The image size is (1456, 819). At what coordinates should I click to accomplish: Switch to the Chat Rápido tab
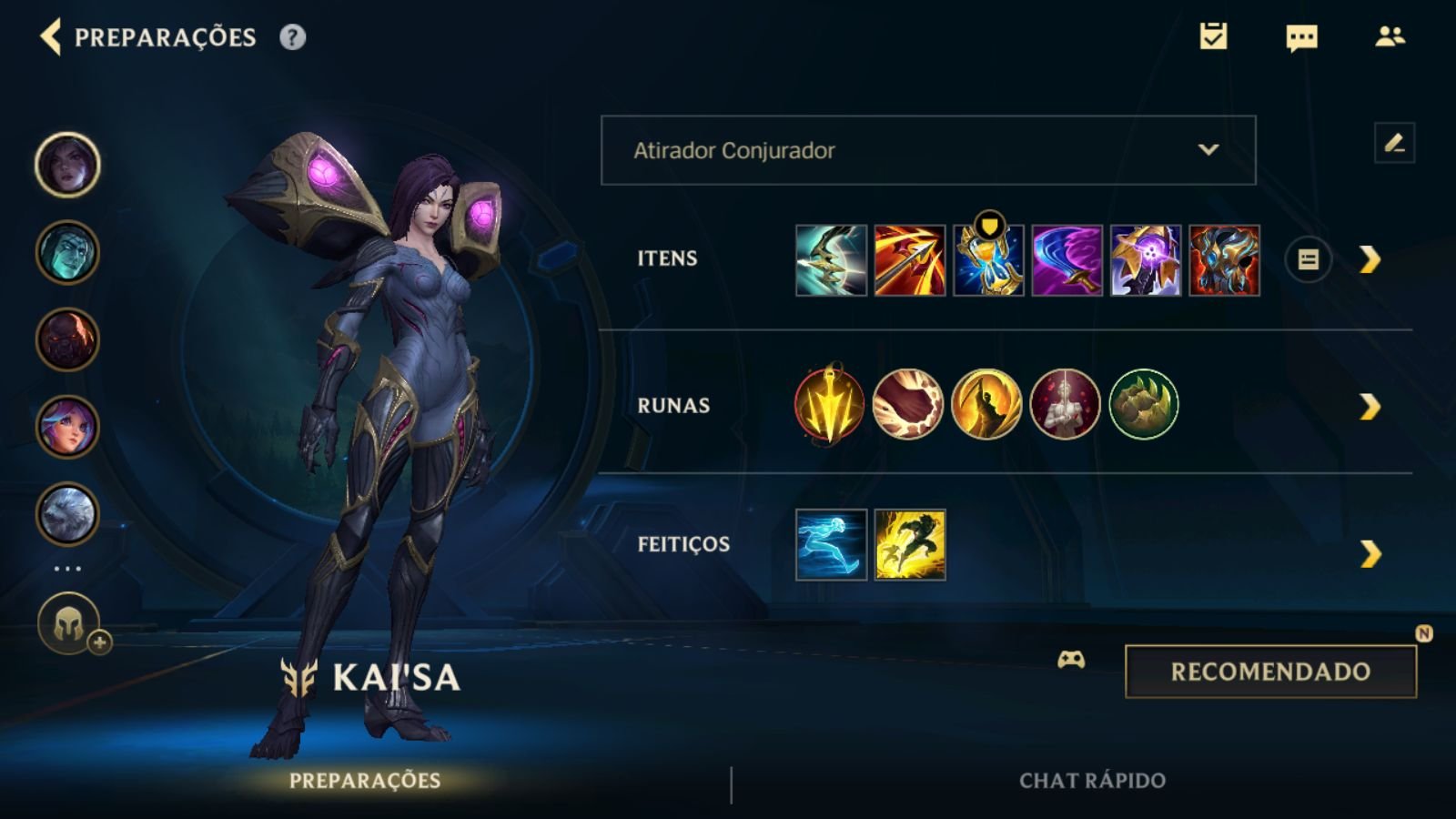[1092, 781]
